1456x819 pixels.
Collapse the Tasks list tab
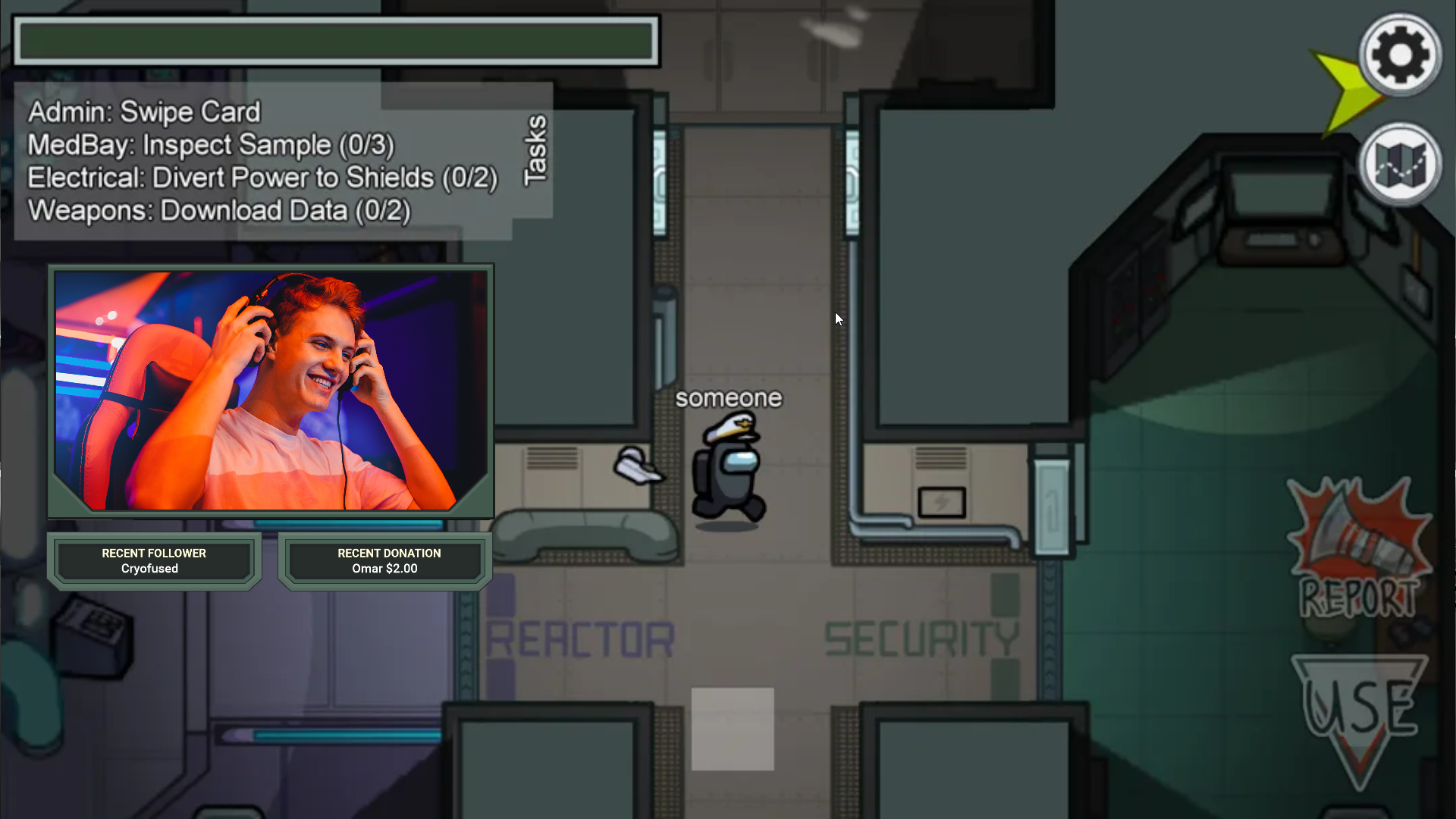[535, 149]
